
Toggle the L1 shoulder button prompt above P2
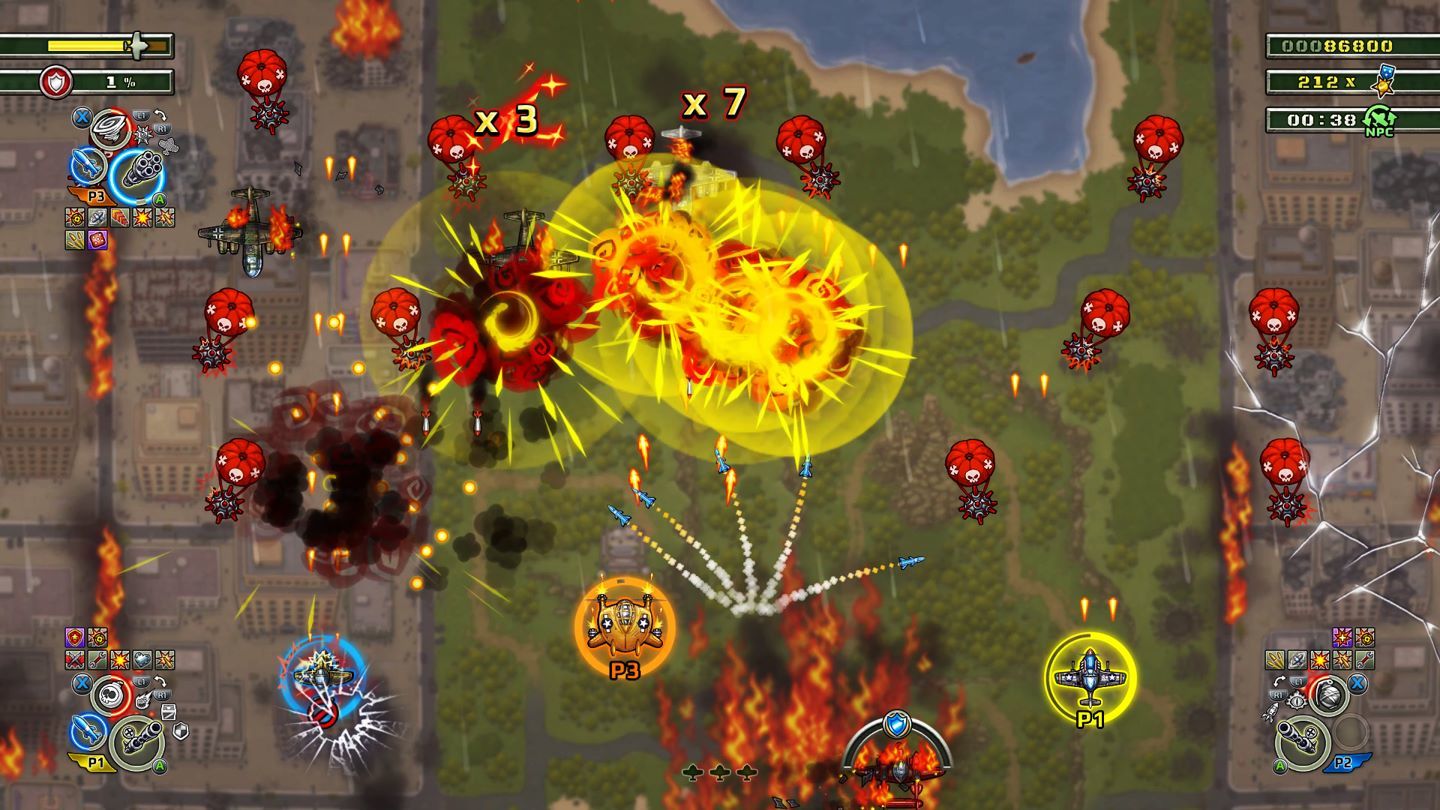(x=1297, y=681)
